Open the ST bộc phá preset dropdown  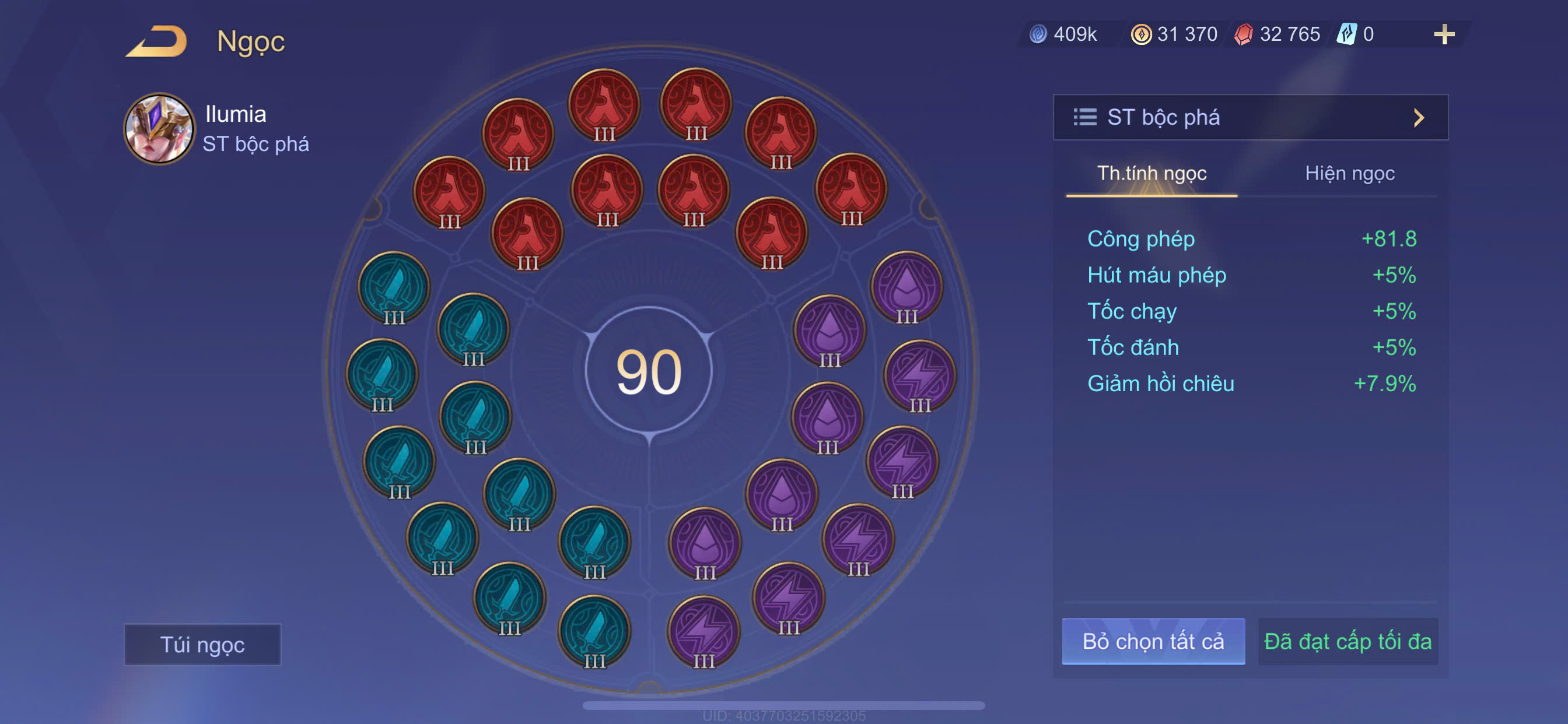(1250, 117)
